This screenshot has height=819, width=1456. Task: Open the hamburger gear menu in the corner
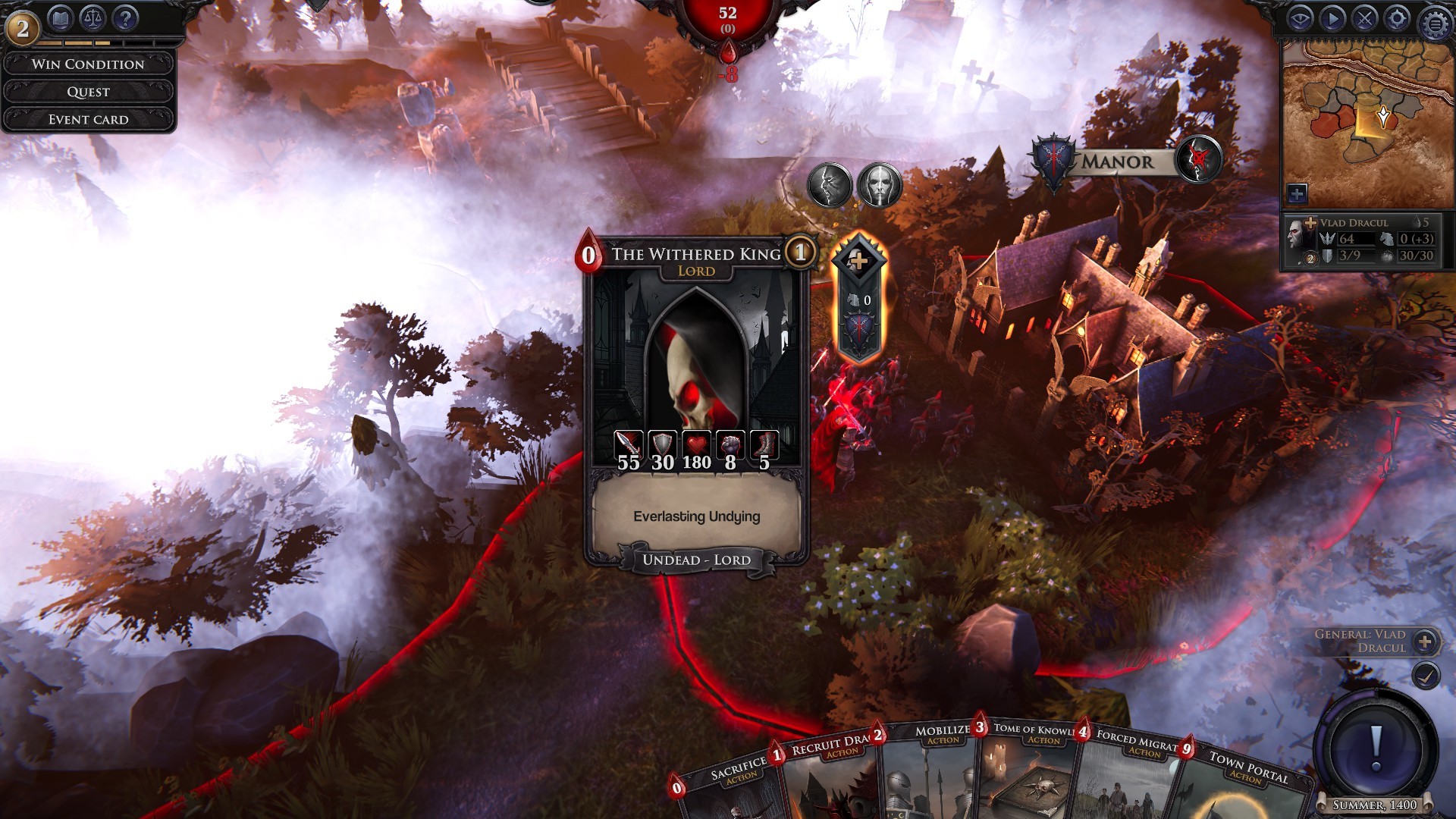pyautogui.click(x=1435, y=21)
